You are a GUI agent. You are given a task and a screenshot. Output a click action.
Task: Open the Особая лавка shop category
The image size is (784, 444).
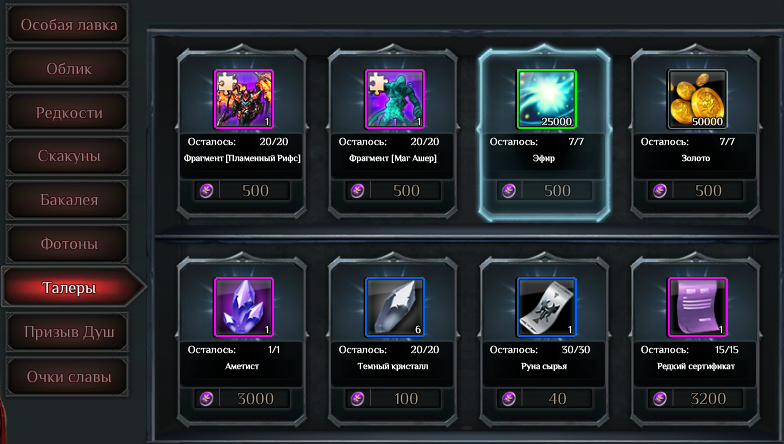[68, 24]
